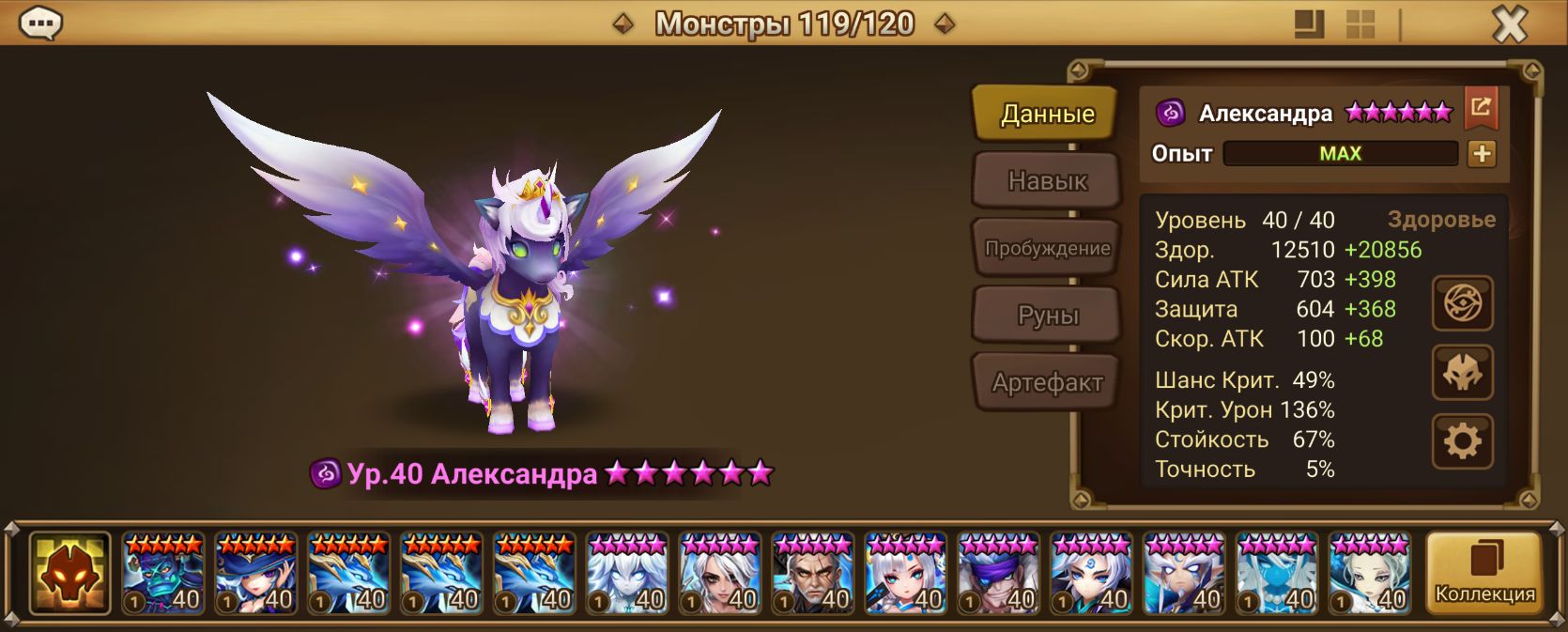
Task: Click the red share button beside Александра
Action: click(1481, 108)
